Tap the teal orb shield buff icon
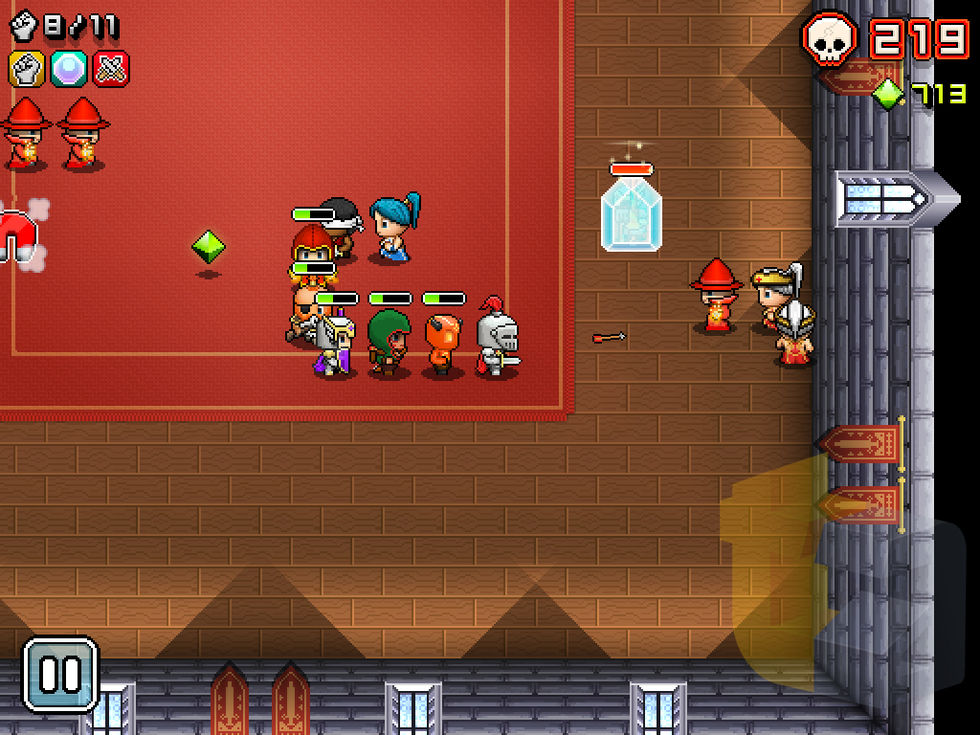 (x=69, y=68)
